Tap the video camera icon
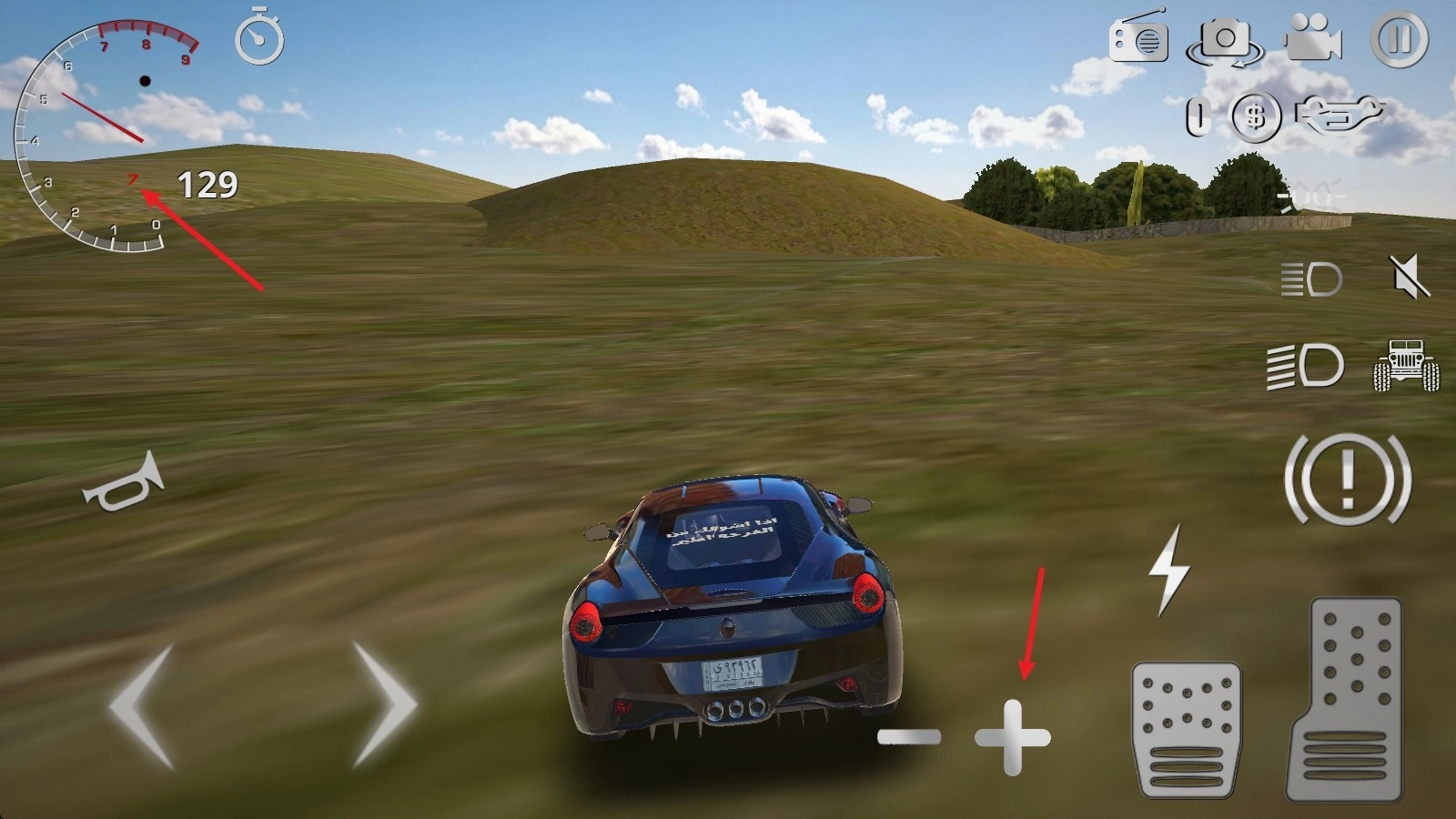1456x819 pixels. [1313, 39]
